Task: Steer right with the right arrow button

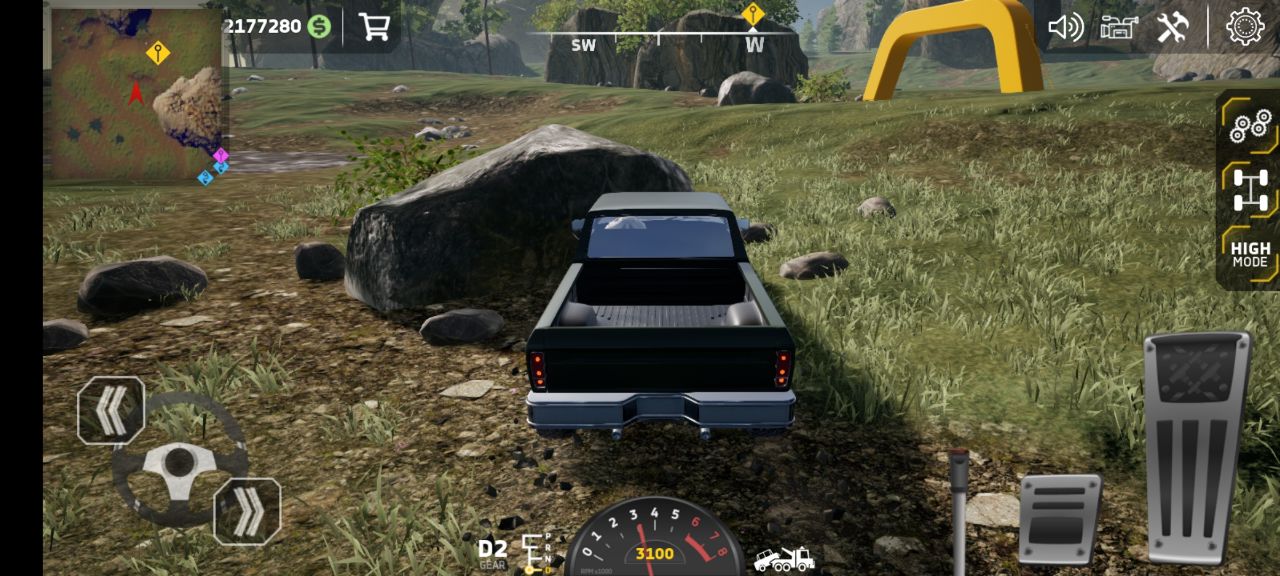Action: coord(247,511)
